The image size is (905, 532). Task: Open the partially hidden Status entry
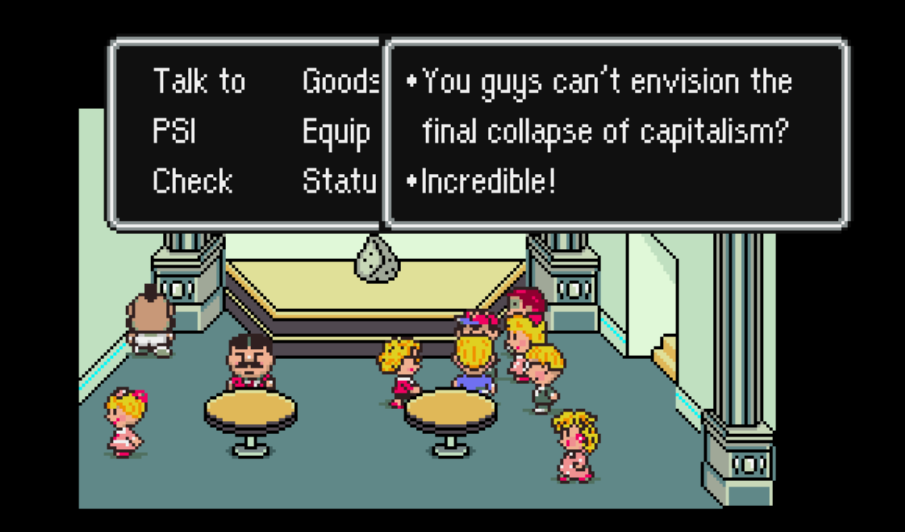coord(339,182)
